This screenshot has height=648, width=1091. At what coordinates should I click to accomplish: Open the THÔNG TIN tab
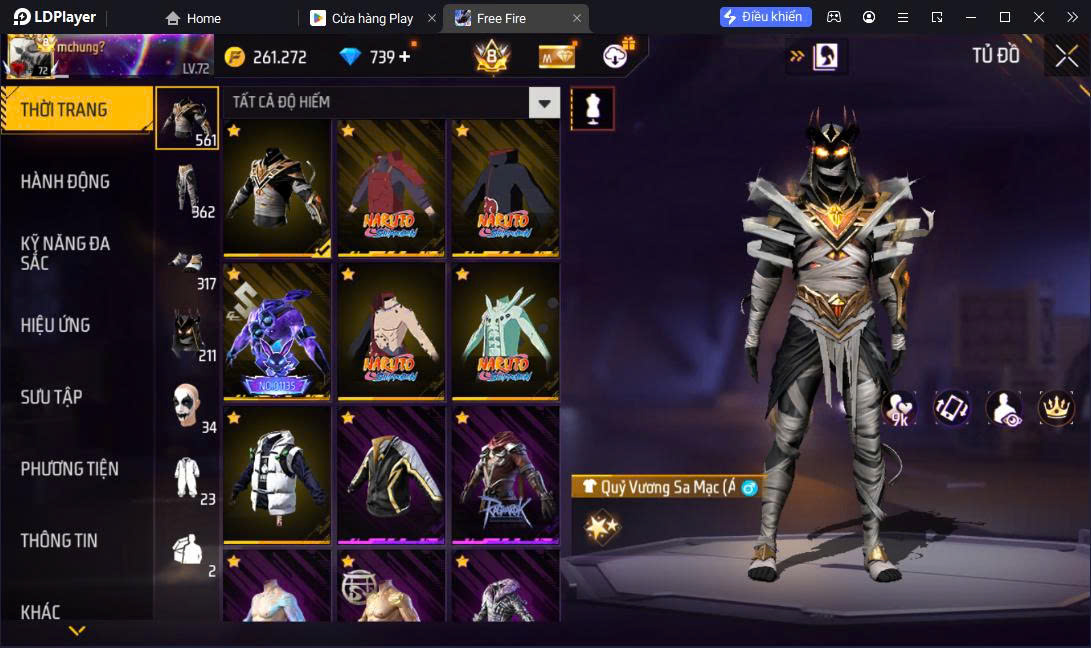pyautogui.click(x=60, y=540)
